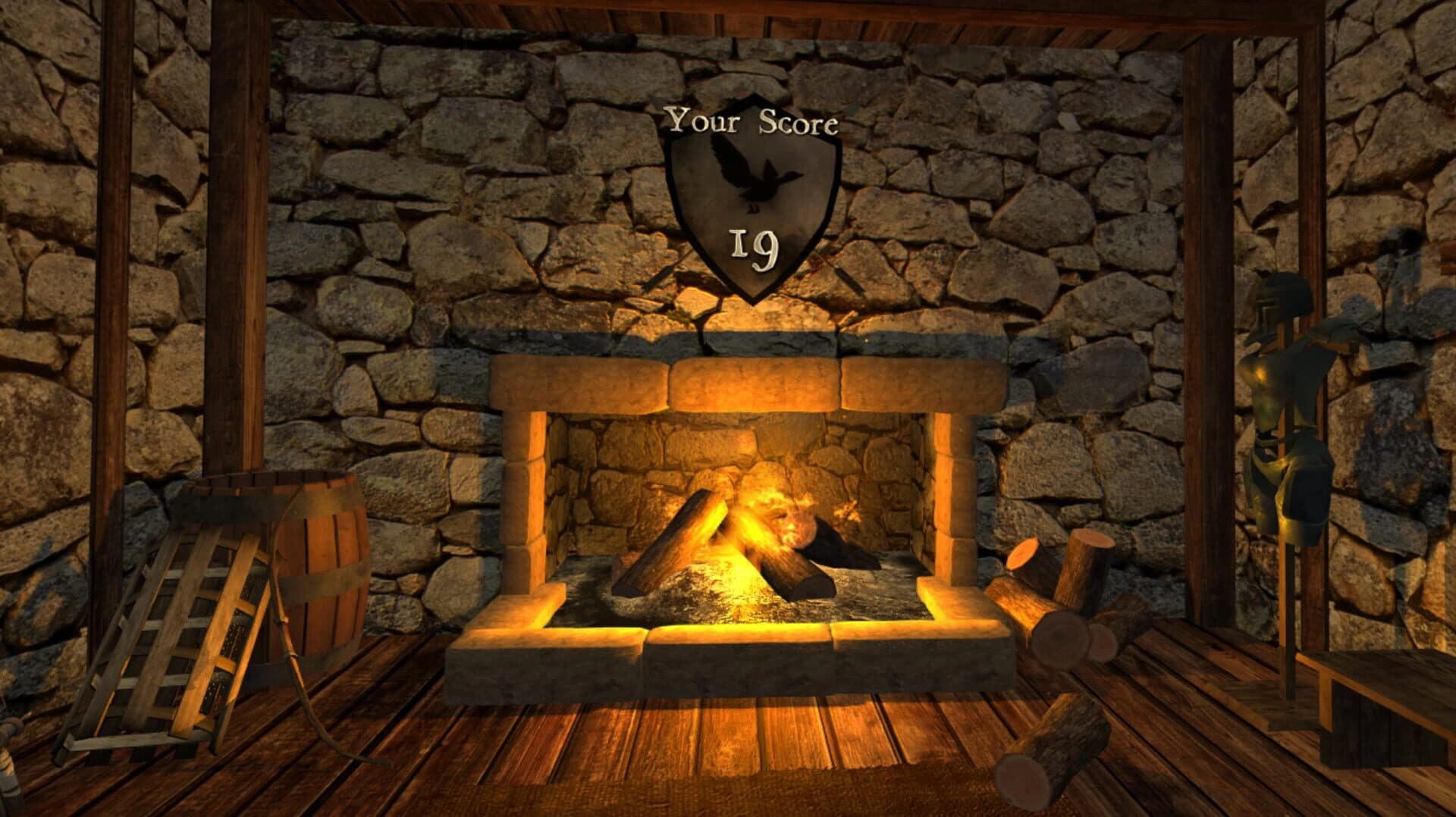Image resolution: width=1456 pixels, height=817 pixels.
Task: Click the knight's helmet on the armor stand
Action: click(1282, 303)
